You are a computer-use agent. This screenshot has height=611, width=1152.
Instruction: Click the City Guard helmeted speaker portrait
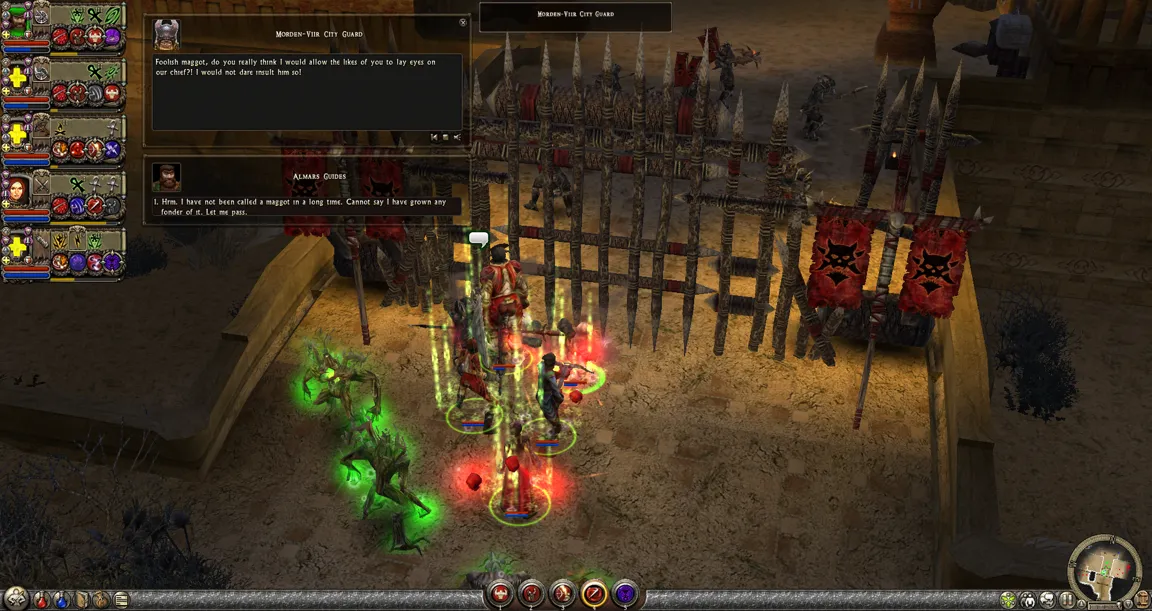tap(166, 34)
